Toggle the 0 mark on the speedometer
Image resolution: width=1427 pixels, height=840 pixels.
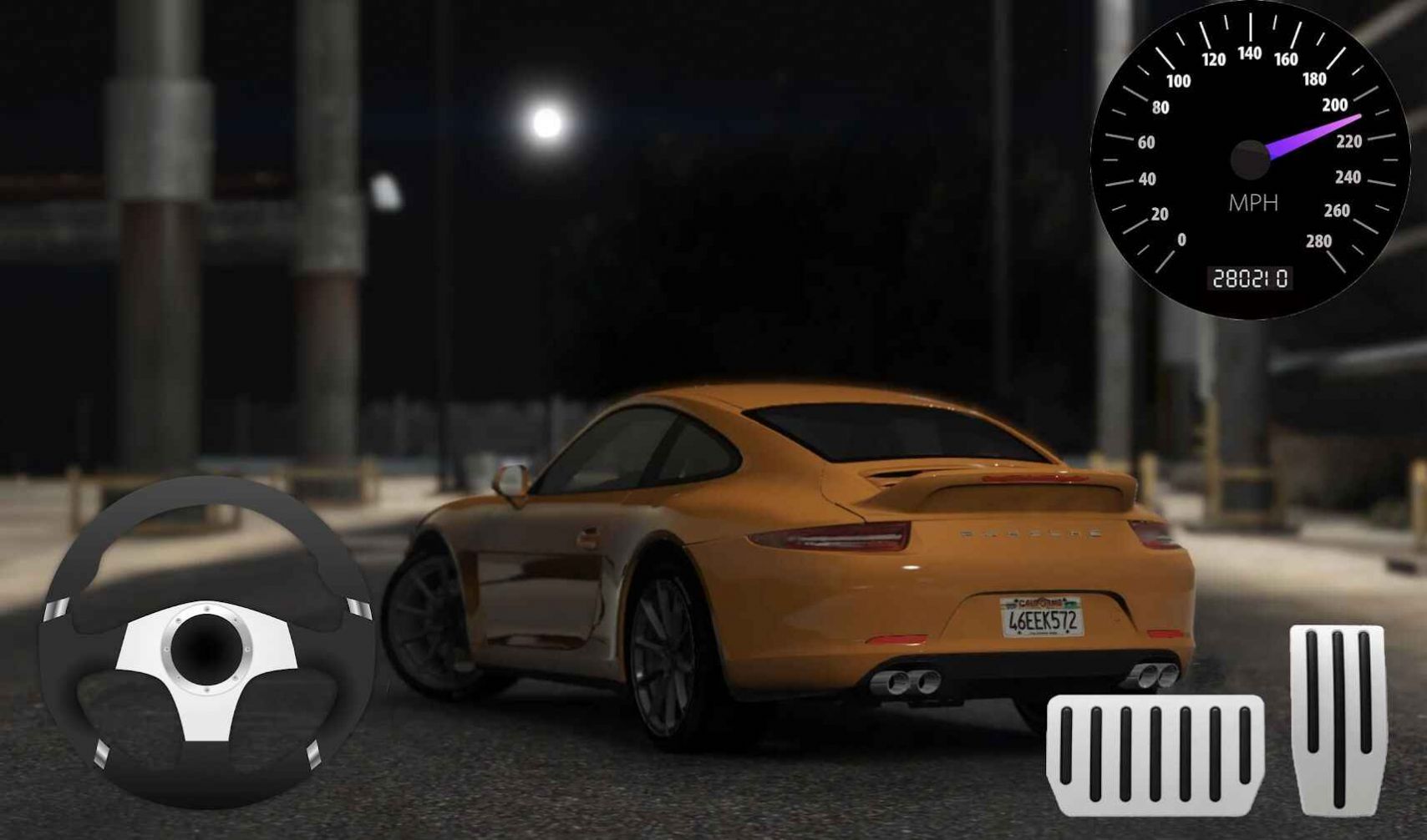(x=1183, y=240)
